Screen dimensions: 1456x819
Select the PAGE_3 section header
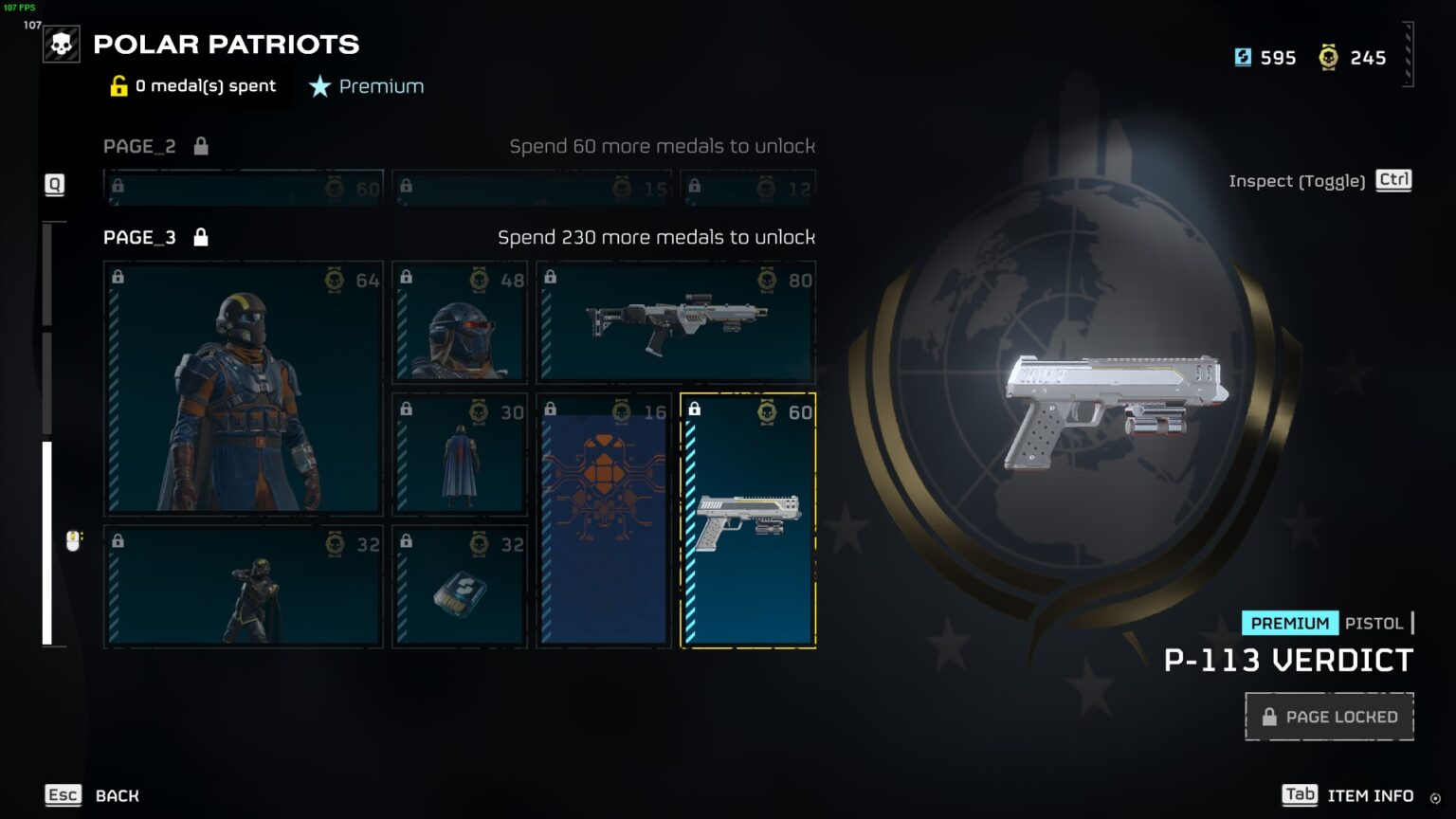[x=138, y=237]
